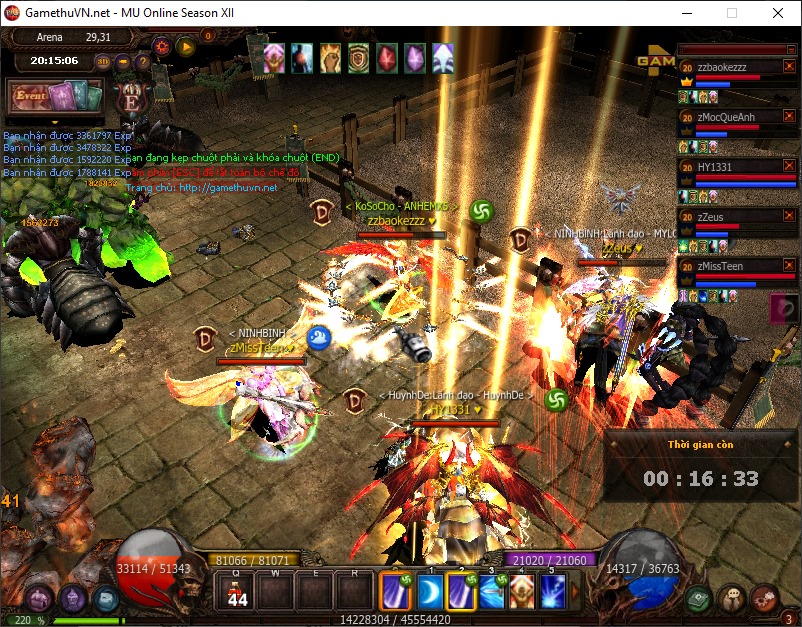
Task: Open the question mark help button
Action: click(x=143, y=61)
